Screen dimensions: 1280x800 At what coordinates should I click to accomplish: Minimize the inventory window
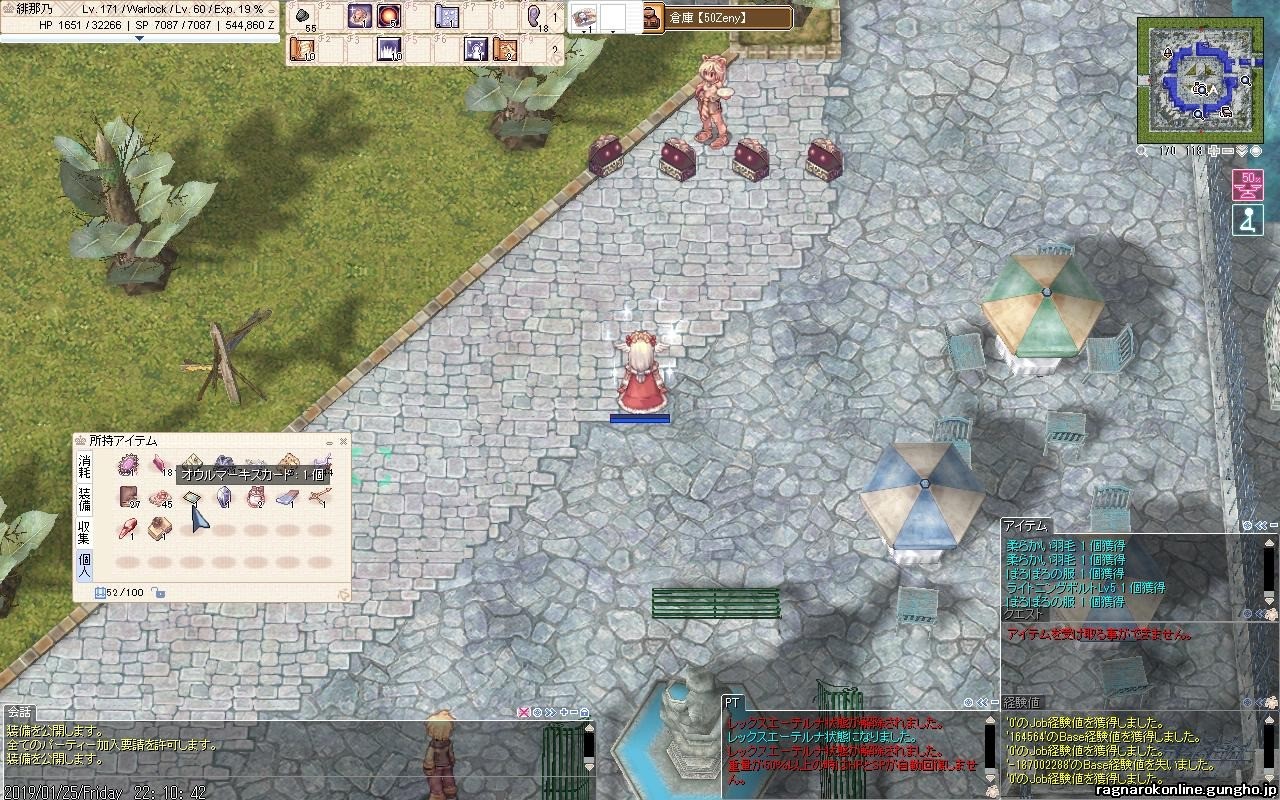pyautogui.click(x=330, y=441)
